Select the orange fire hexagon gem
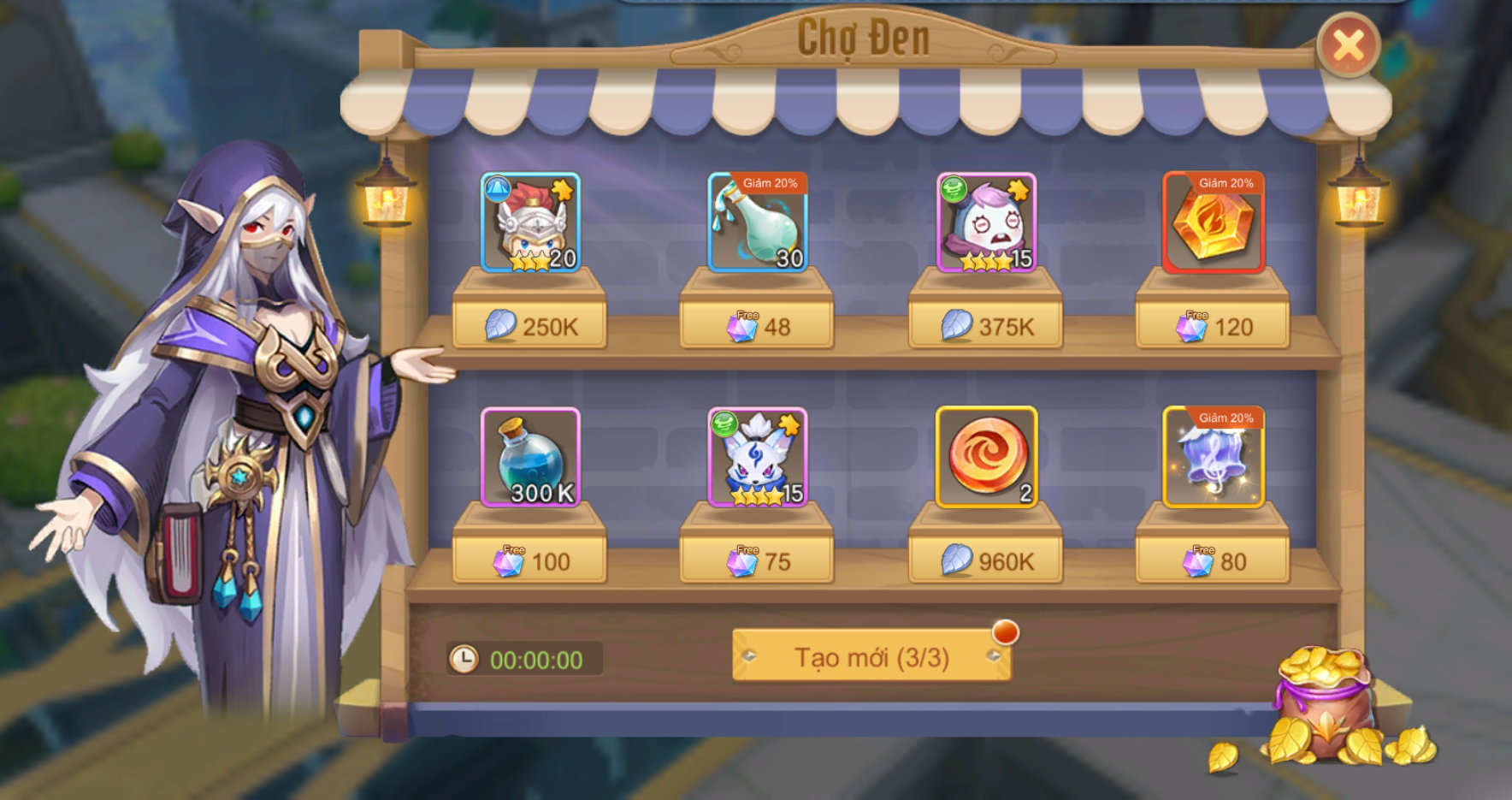This screenshot has height=800, width=1512. pos(1213,222)
